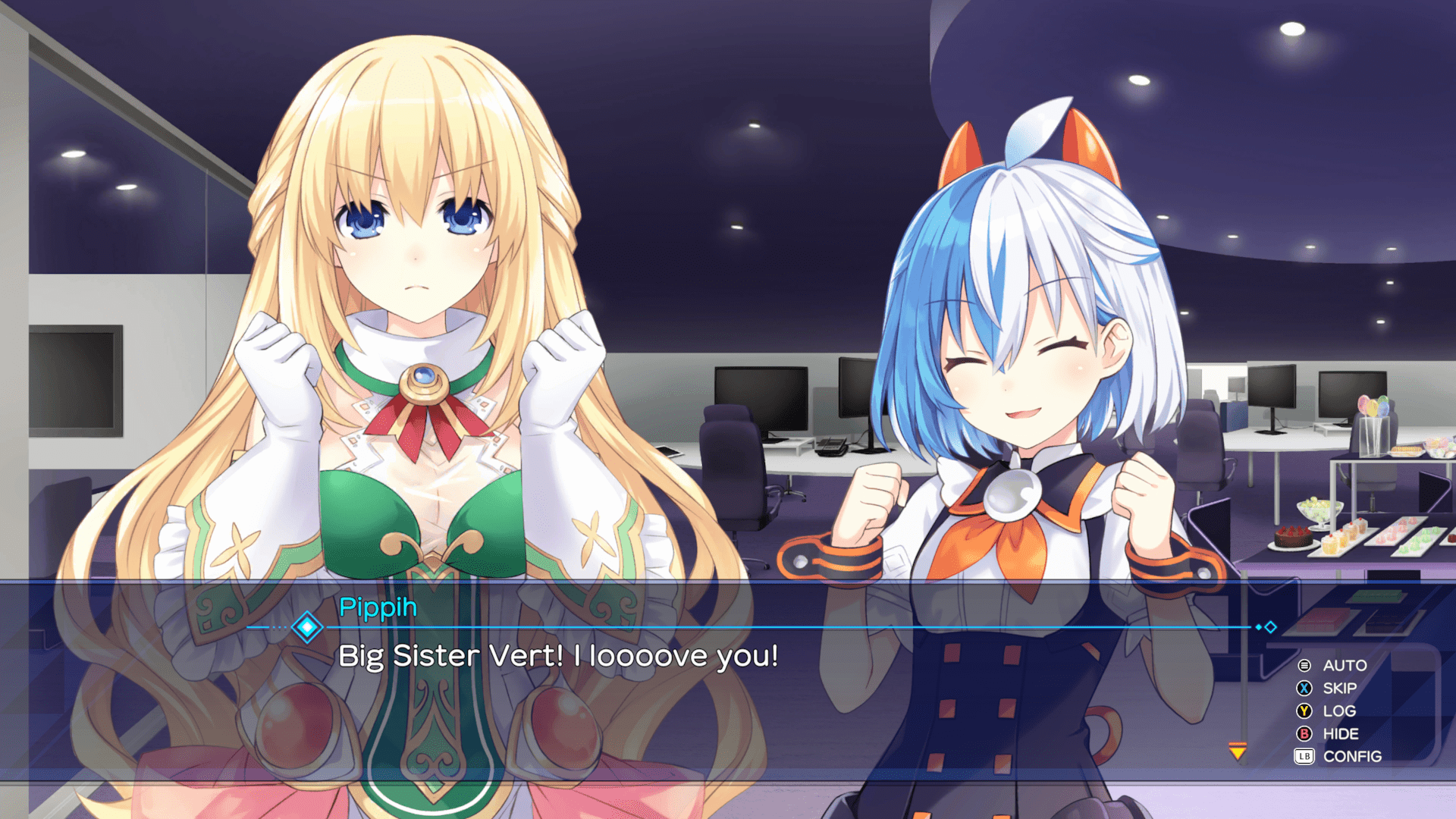Open the CONFIG menu
The image size is (1456, 819).
(x=1351, y=756)
